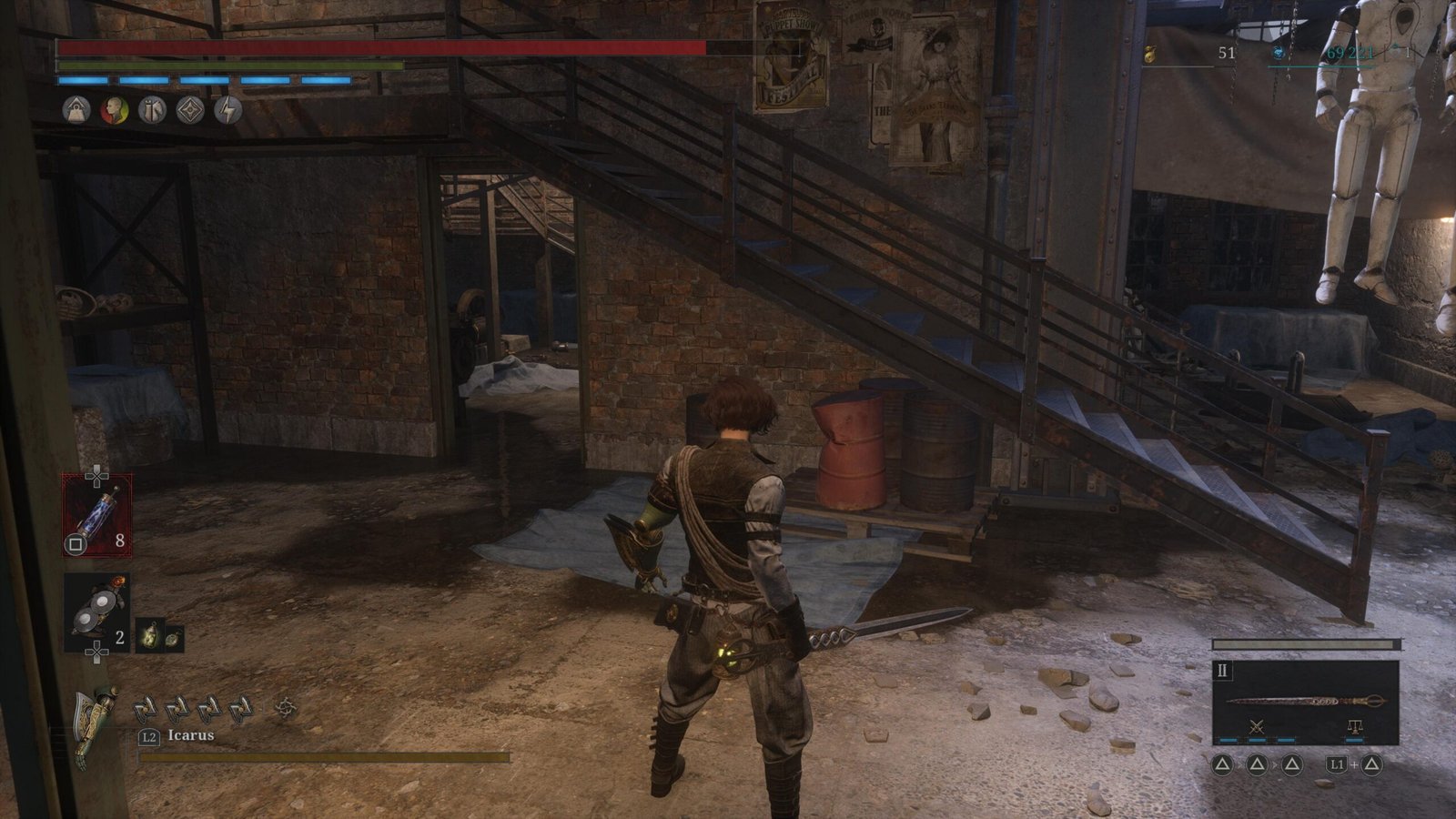Screen dimensions: 1456x819
Task: Click the weight buff status icon
Action: (x=76, y=111)
